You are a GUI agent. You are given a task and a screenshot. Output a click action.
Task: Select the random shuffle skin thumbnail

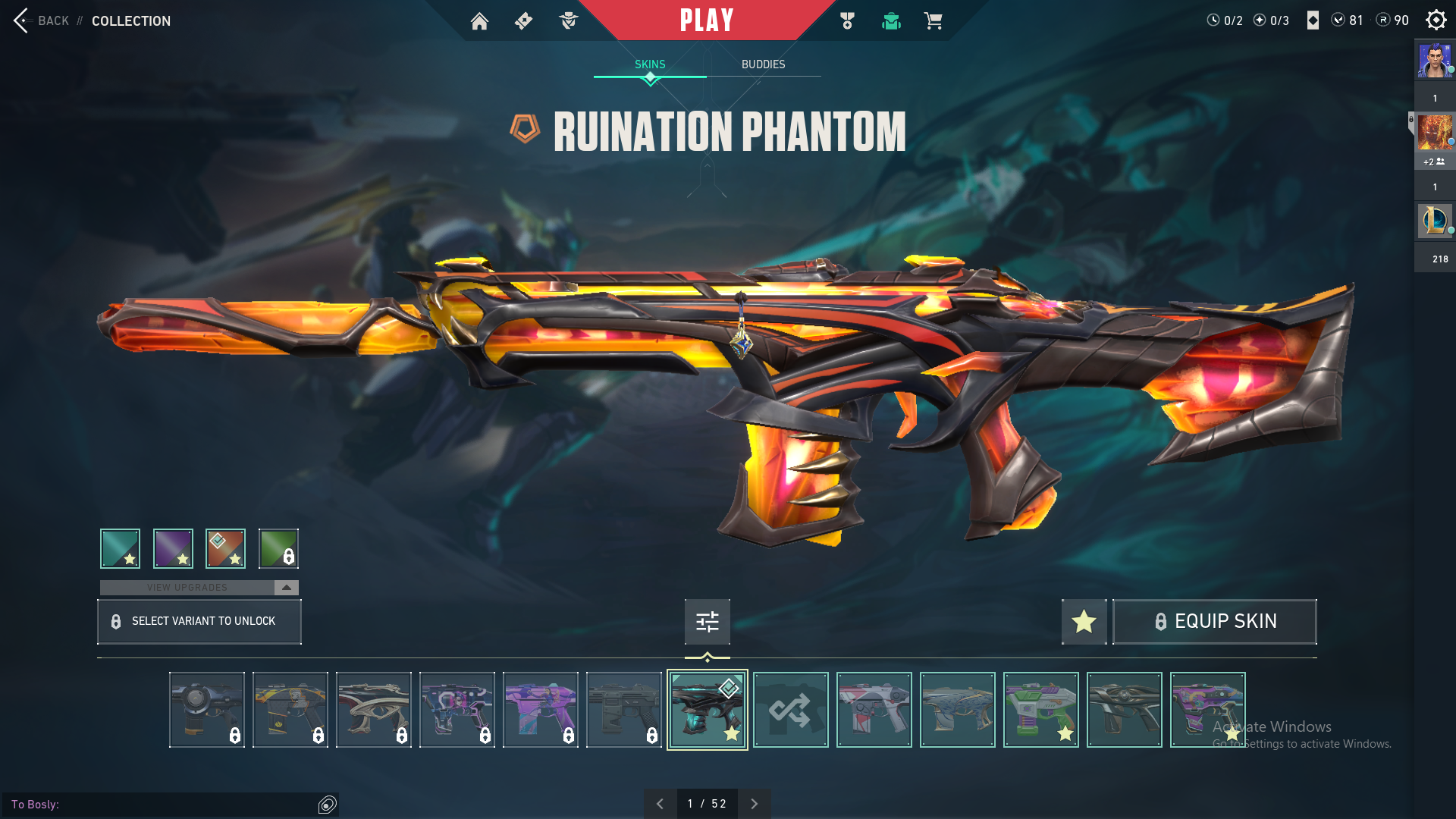point(790,710)
